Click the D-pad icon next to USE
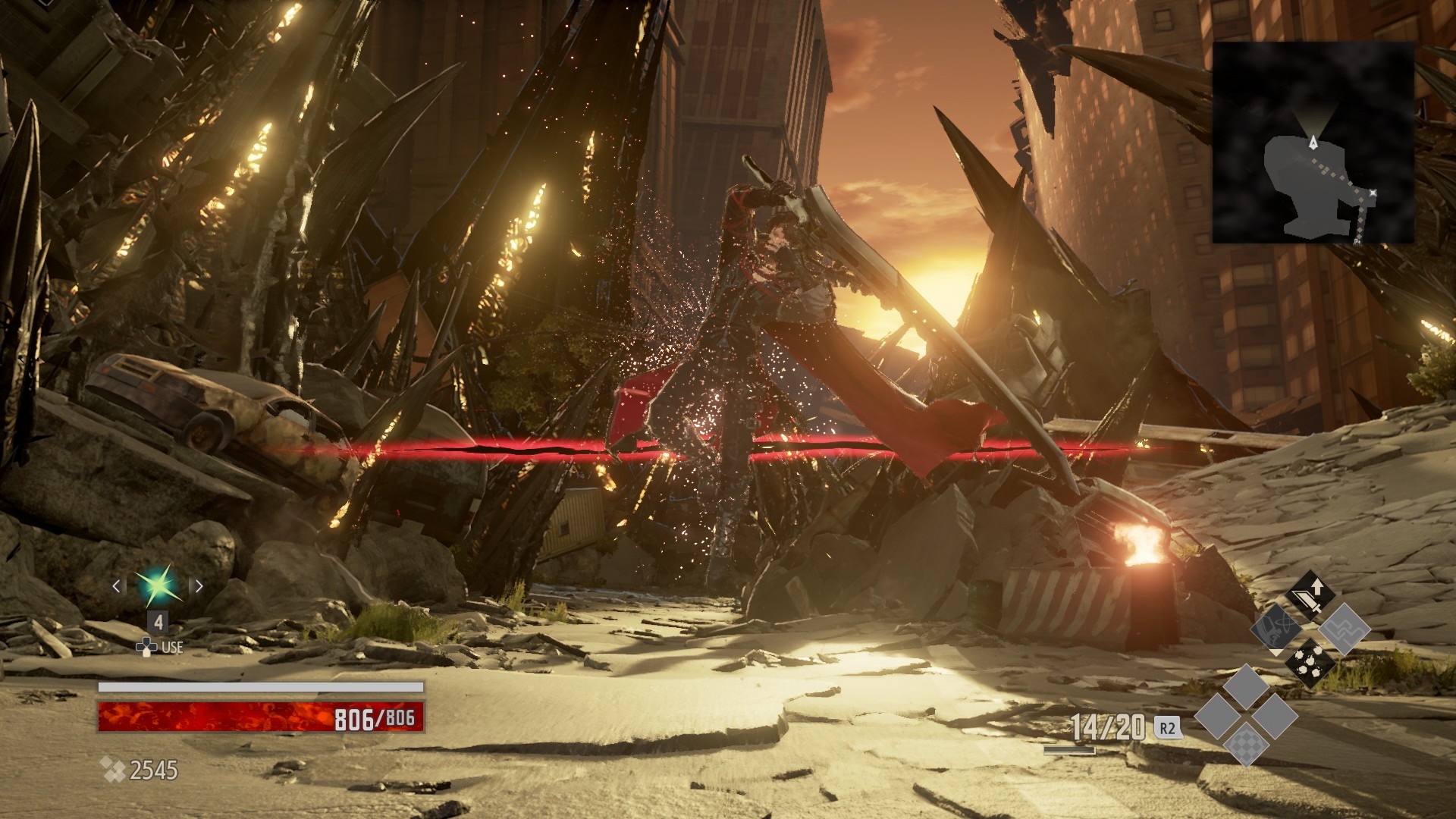Screen dimensions: 1456x819 (x=146, y=647)
